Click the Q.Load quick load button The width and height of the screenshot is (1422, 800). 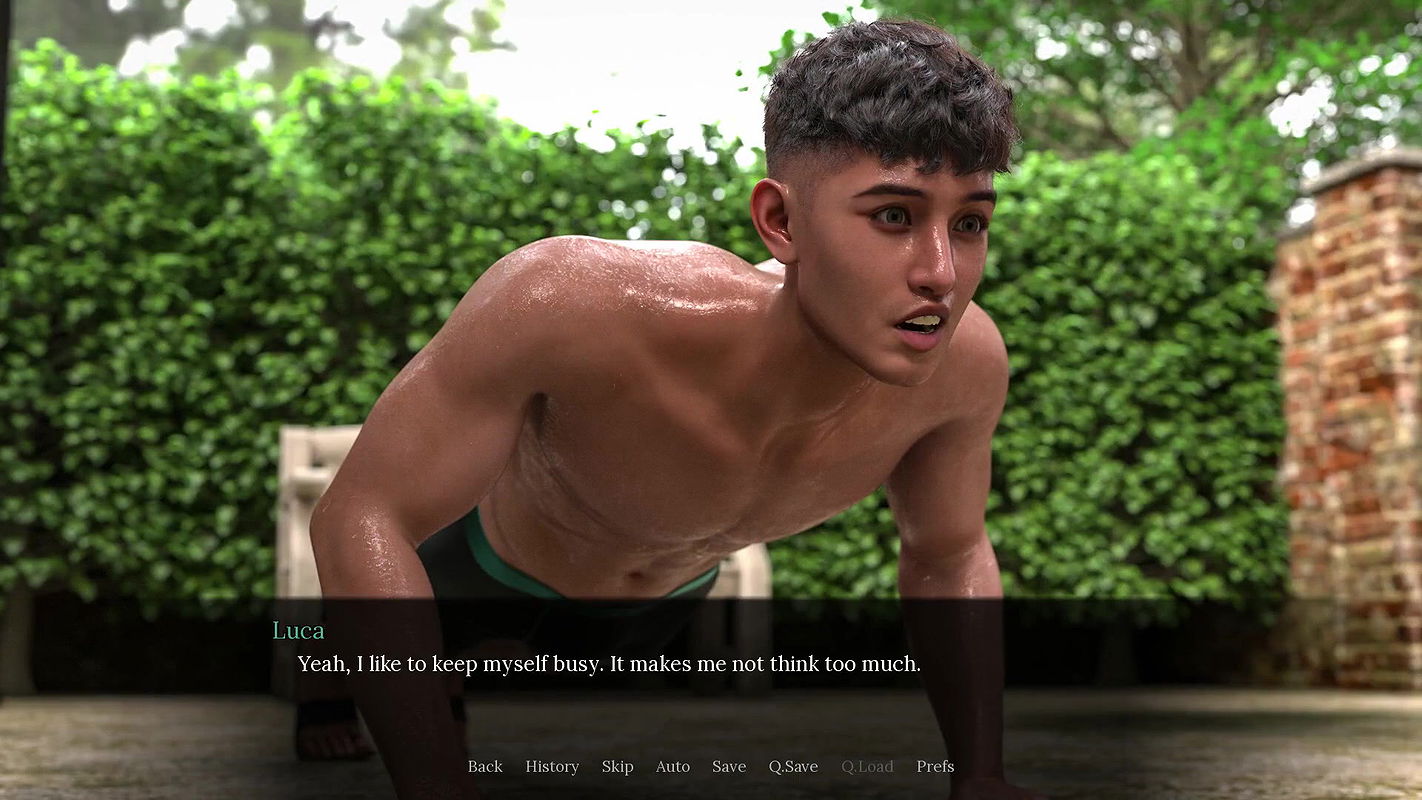[867, 766]
